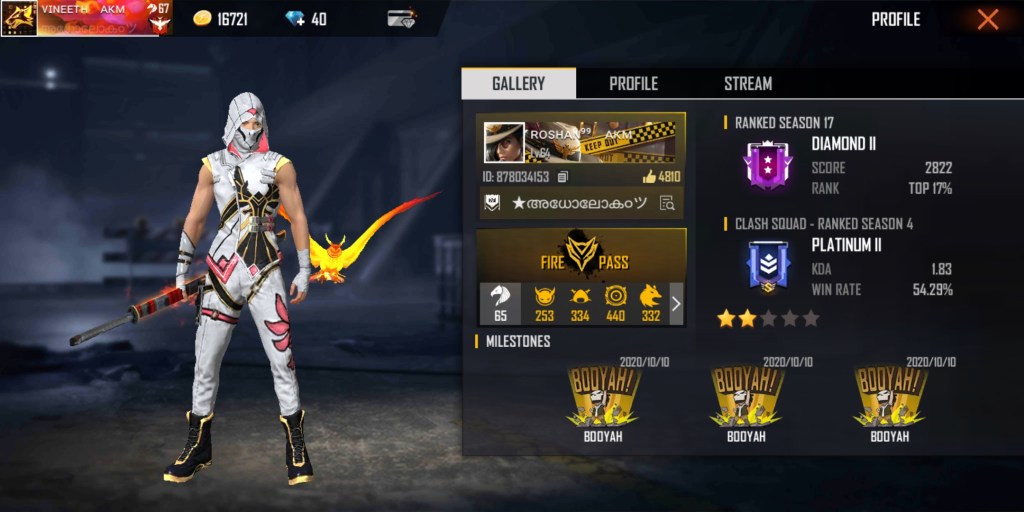
Task: Click the guild name row
Action: coord(580,203)
